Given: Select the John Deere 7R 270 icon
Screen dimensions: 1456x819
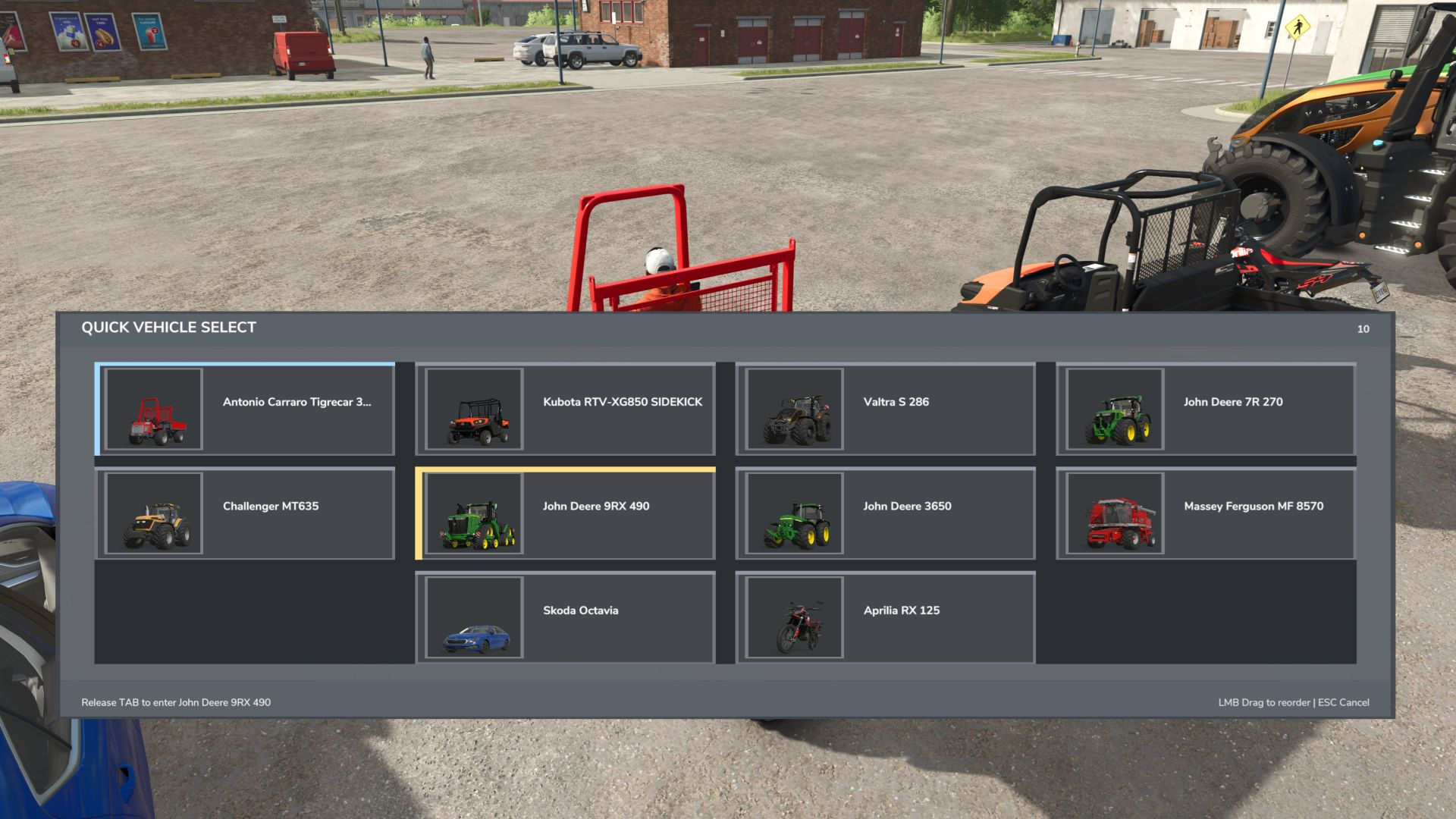Looking at the screenshot, I should click(1114, 409).
